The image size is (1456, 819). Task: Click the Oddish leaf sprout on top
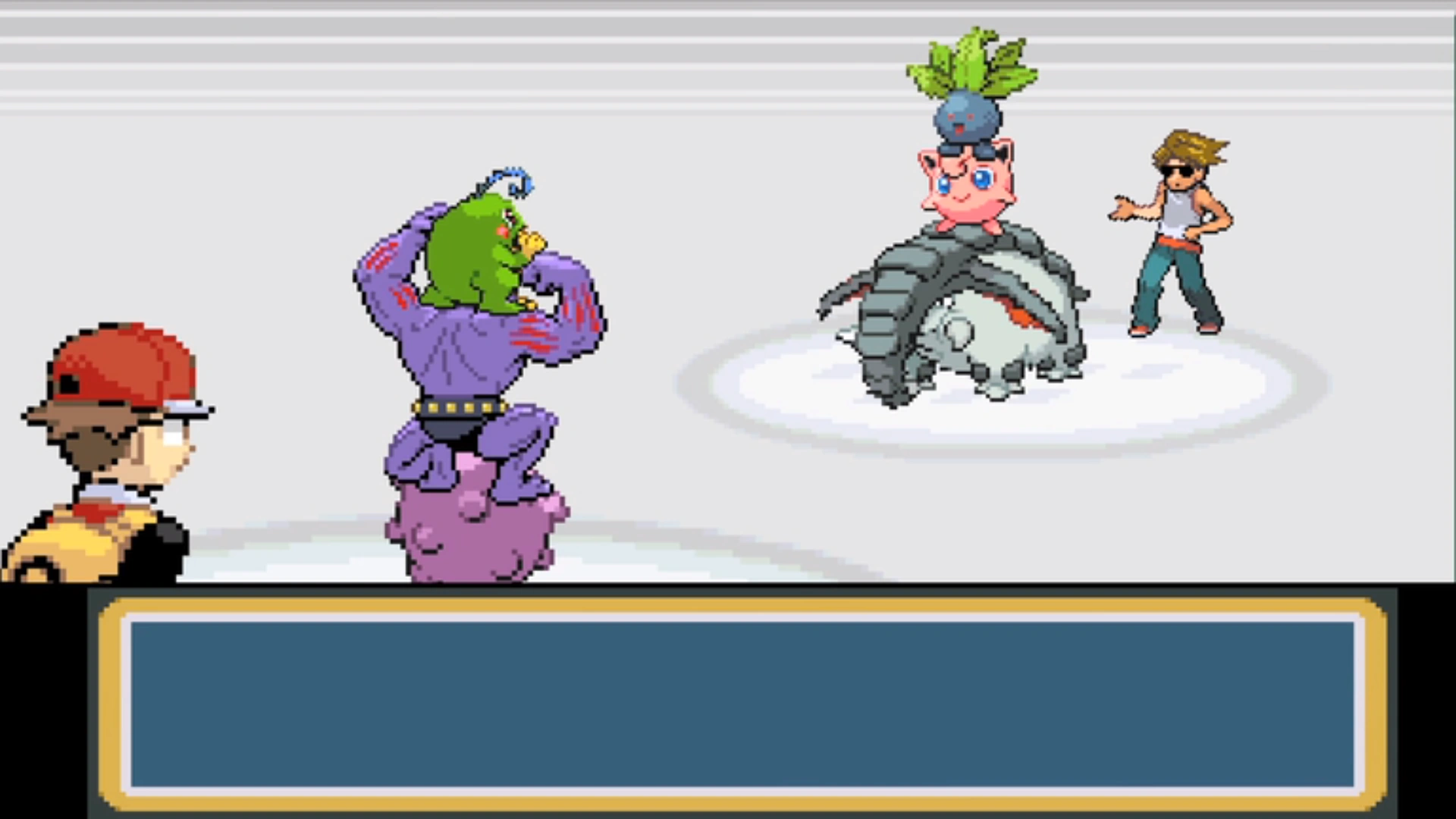[x=971, y=61]
